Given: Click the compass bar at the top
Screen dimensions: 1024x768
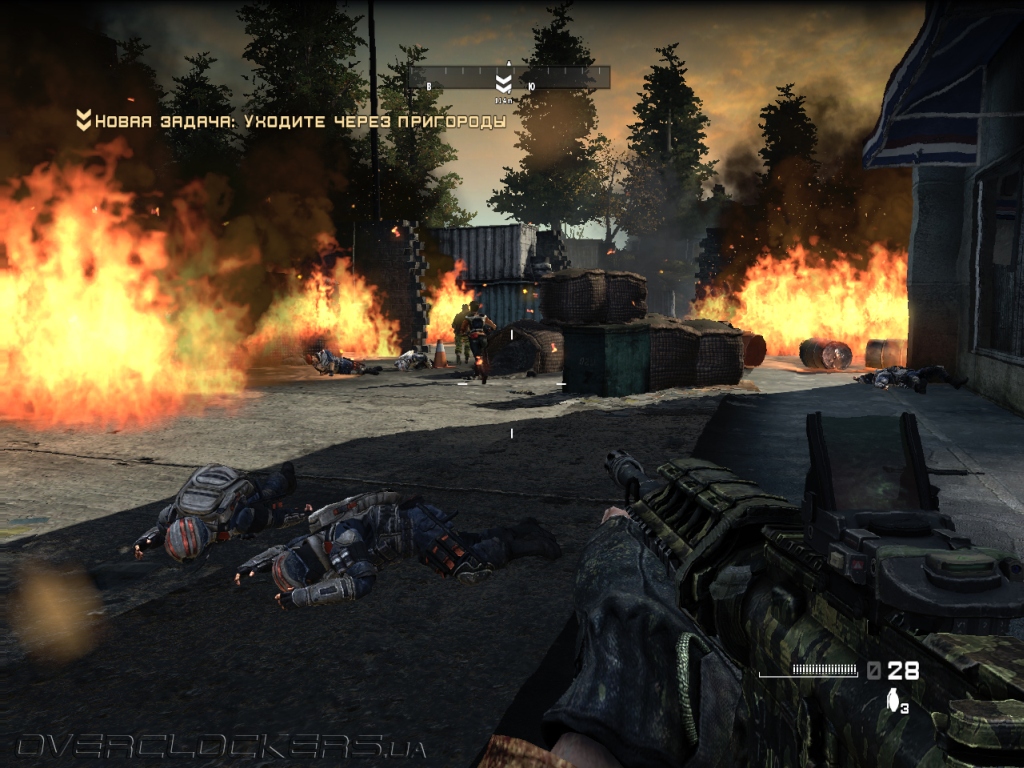Looking at the screenshot, I should tap(509, 77).
